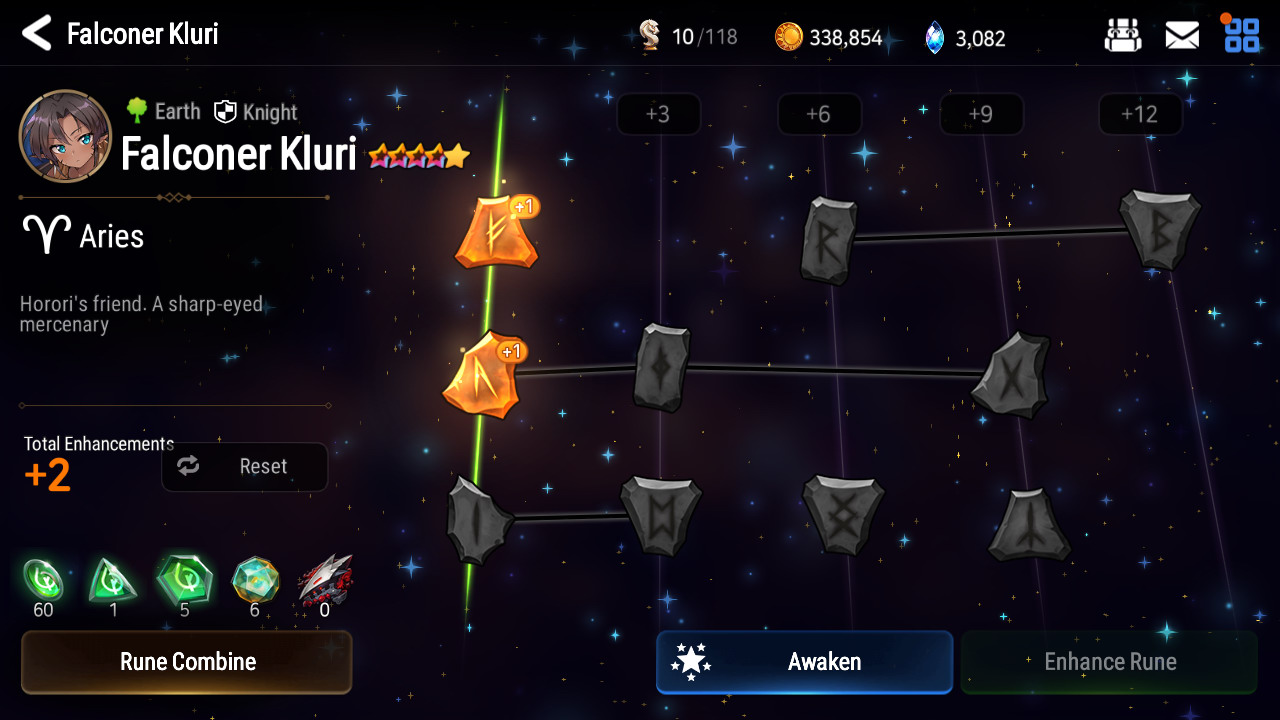Open the hero inventory icon beside the mail
This screenshot has width=1280, height=720.
click(x=1122, y=36)
